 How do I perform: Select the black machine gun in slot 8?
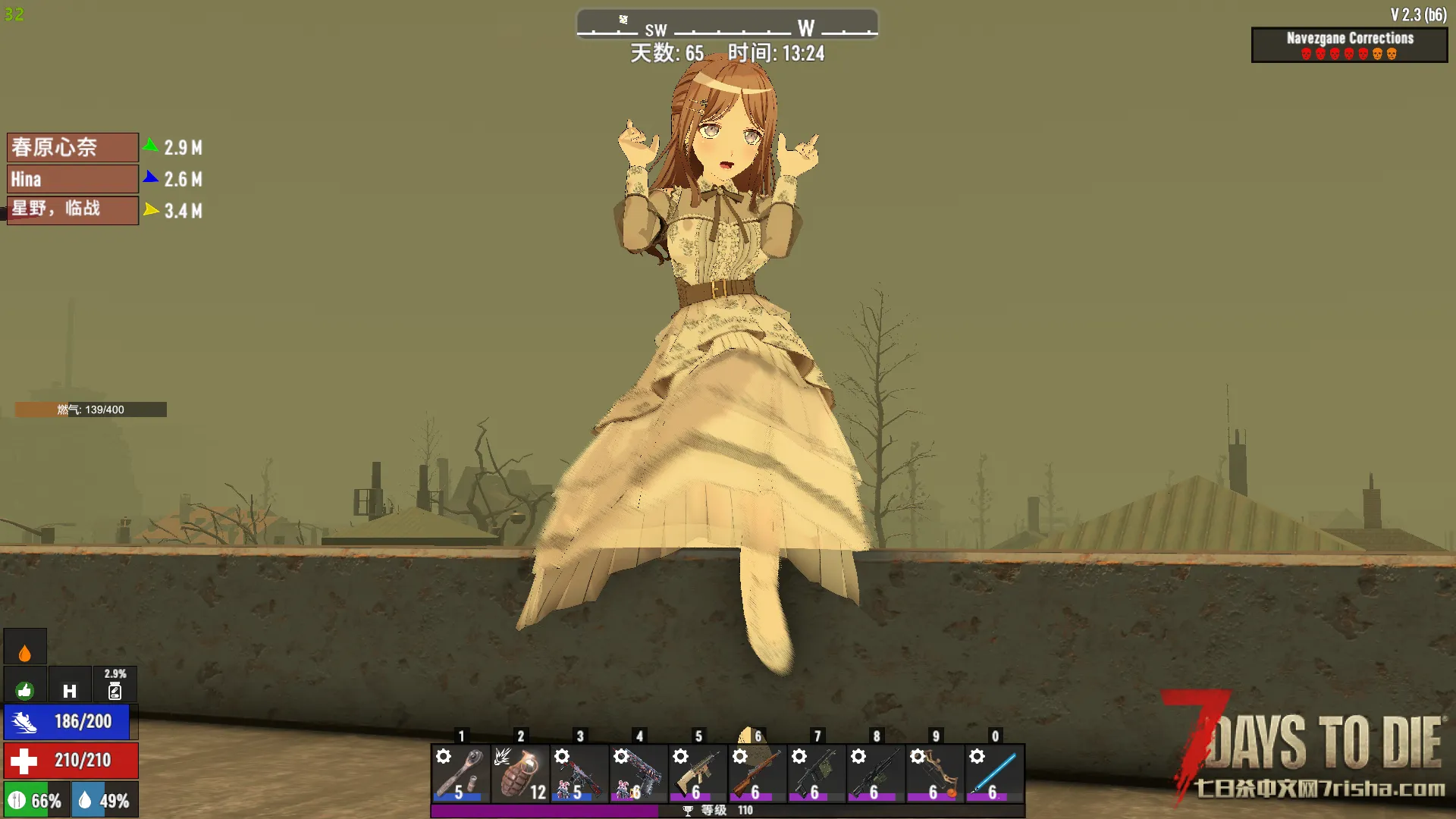(876, 773)
